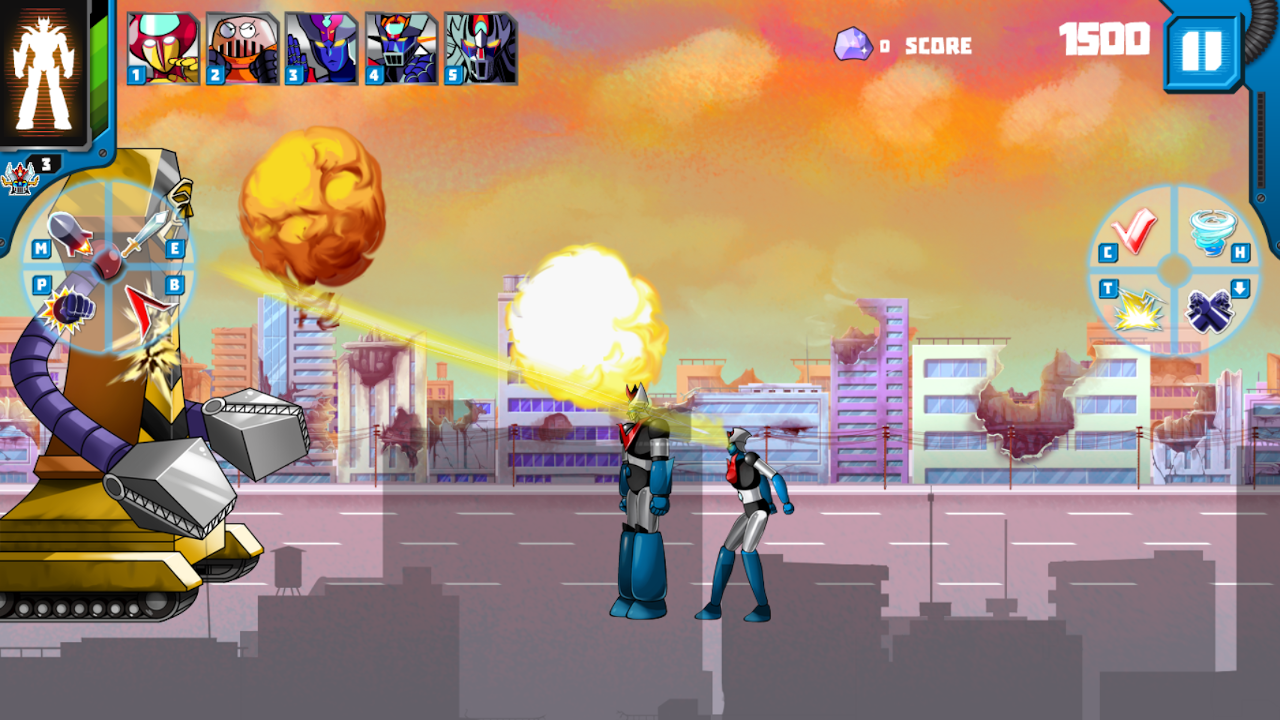Screen dimensions: 1280x720
Task: Use the crossed-fists special attack
Action: pyautogui.click(x=1209, y=311)
